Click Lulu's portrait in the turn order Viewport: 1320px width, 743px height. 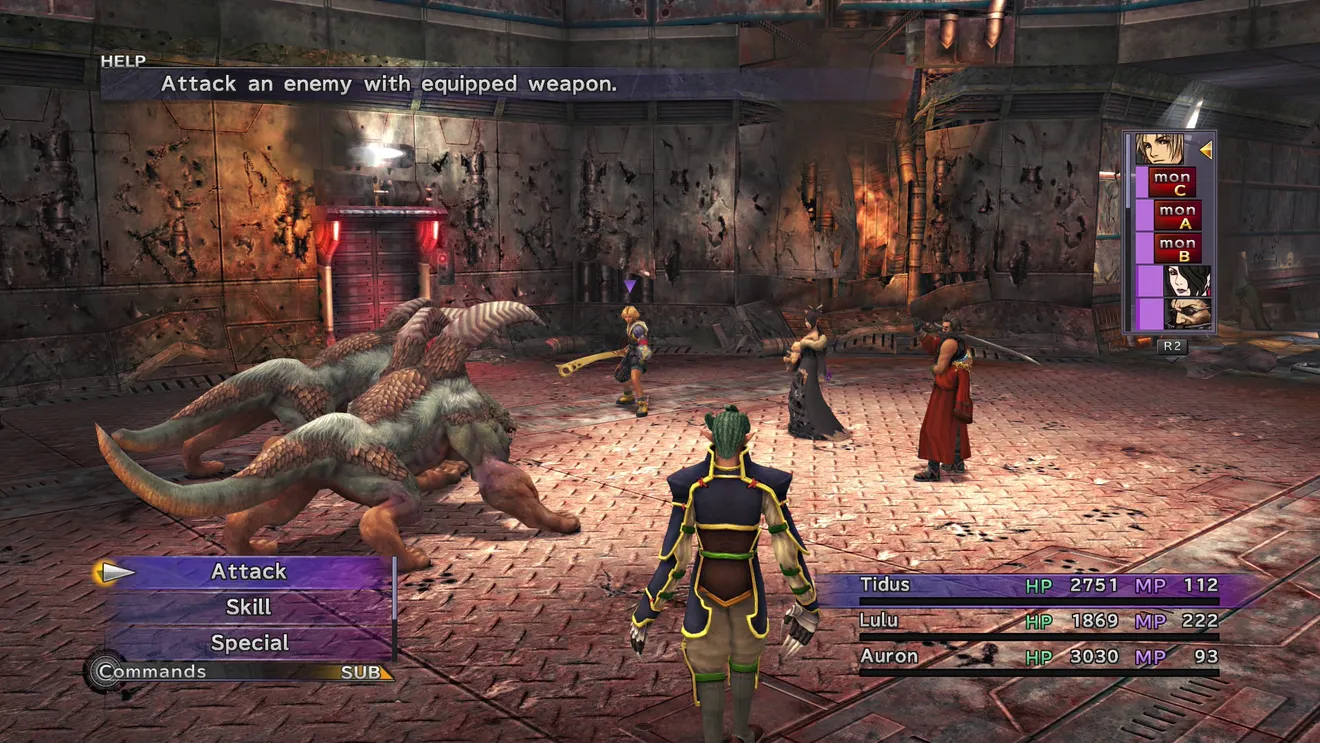tap(1187, 281)
